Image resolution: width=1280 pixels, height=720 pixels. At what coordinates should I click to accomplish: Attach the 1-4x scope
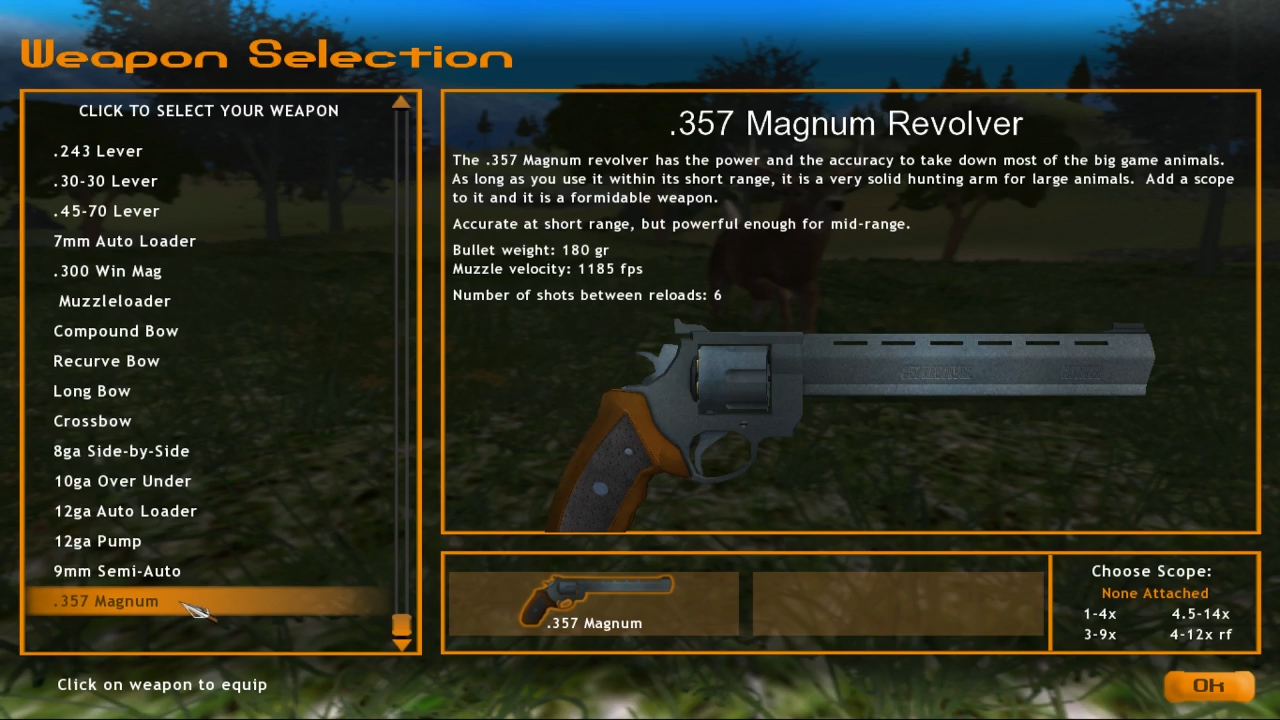tap(1099, 613)
